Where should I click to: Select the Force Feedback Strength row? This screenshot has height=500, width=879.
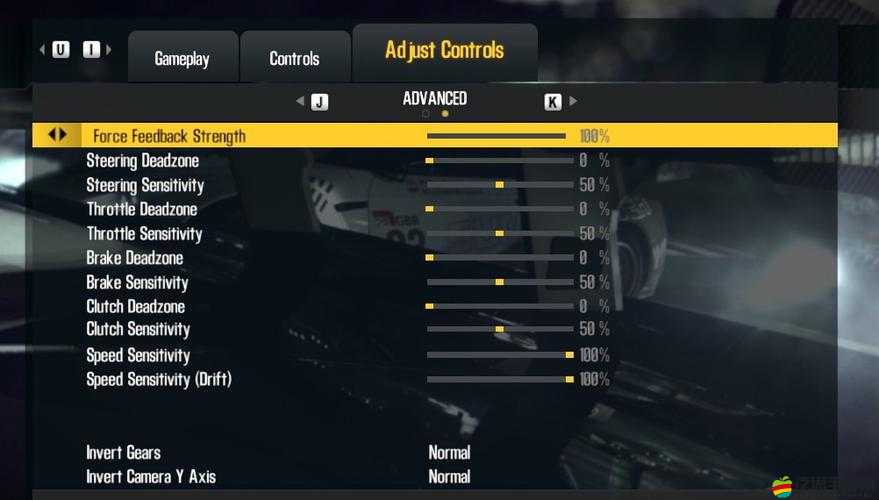[169, 136]
